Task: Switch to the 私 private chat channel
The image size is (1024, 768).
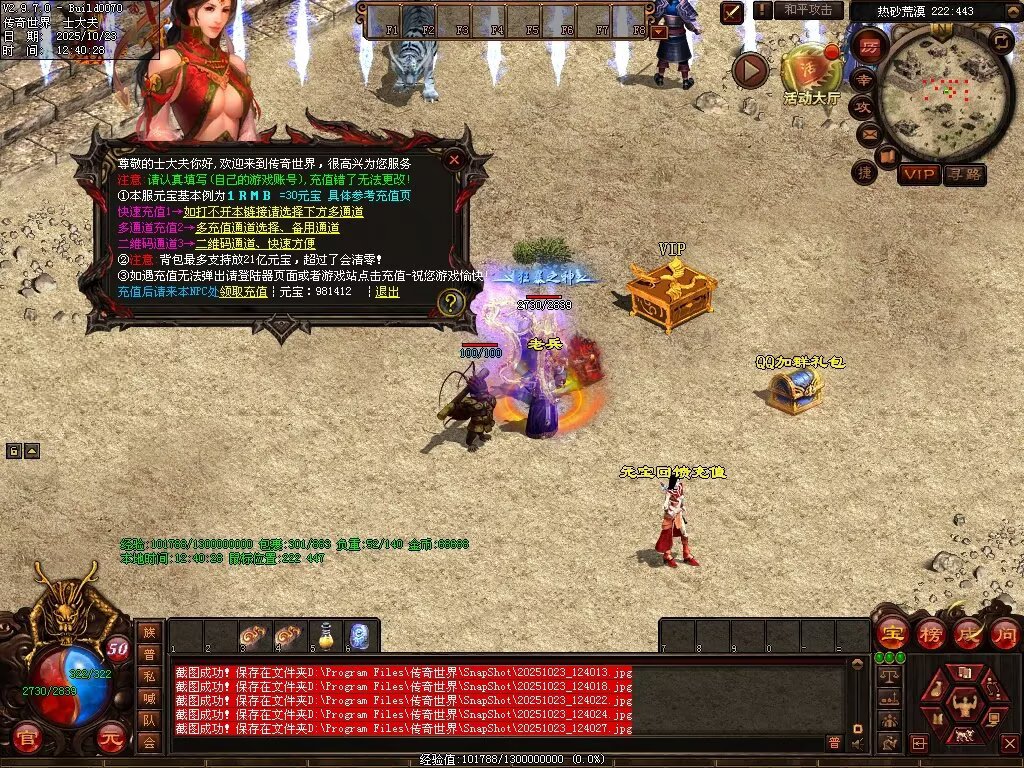Action: pos(149,675)
